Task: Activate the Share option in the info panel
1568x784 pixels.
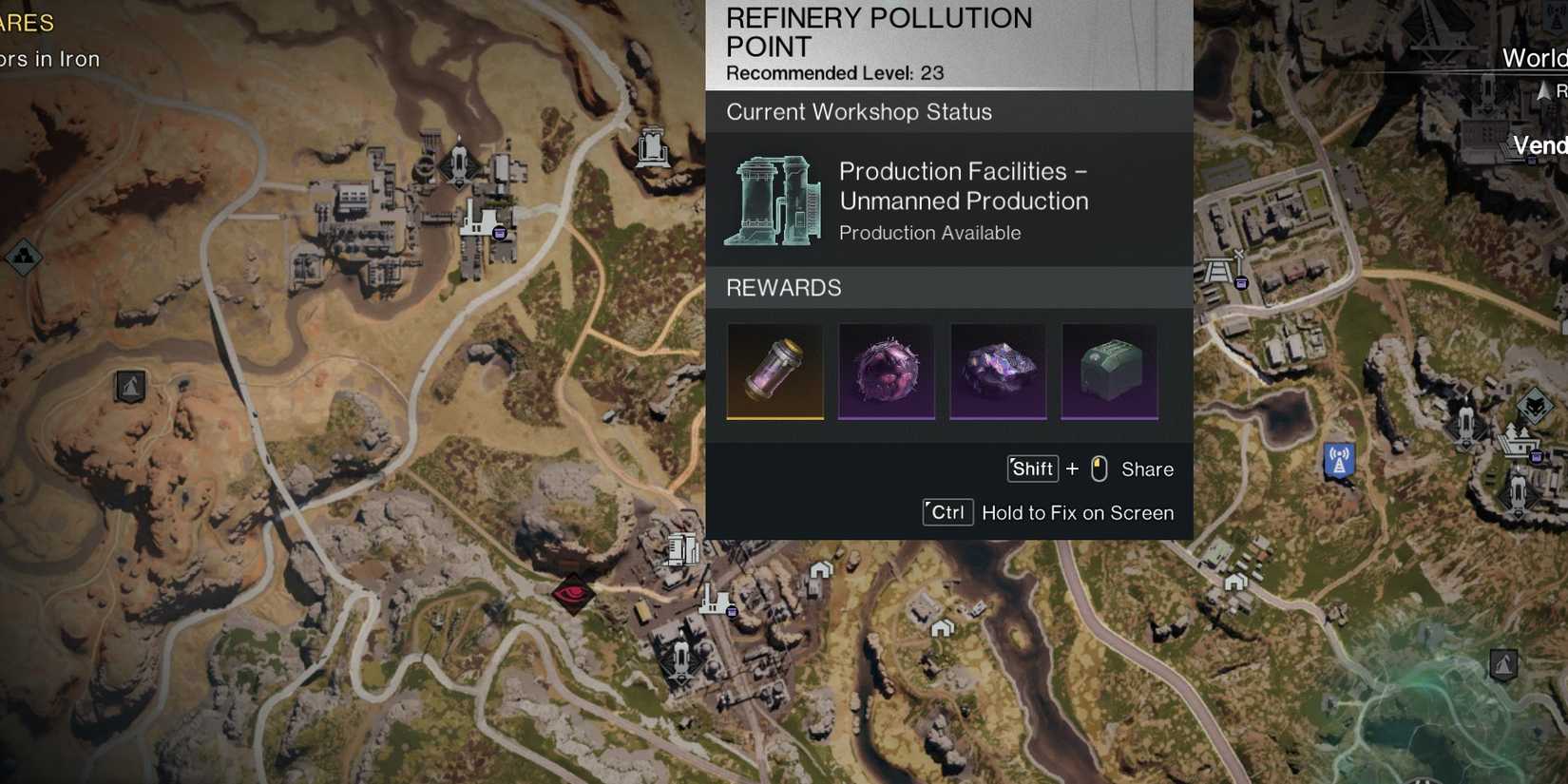Action: (x=1147, y=468)
